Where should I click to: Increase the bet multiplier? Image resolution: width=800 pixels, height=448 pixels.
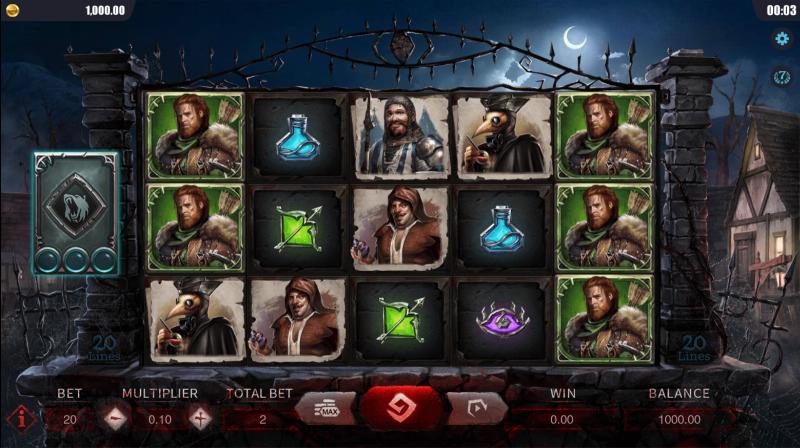[x=201, y=419]
